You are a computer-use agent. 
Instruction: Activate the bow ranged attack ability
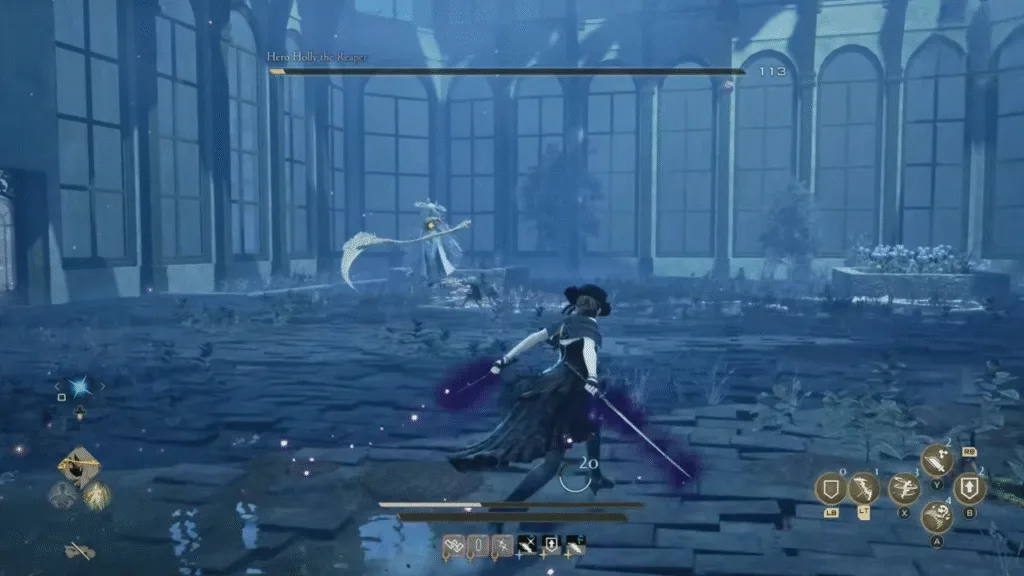[864, 488]
